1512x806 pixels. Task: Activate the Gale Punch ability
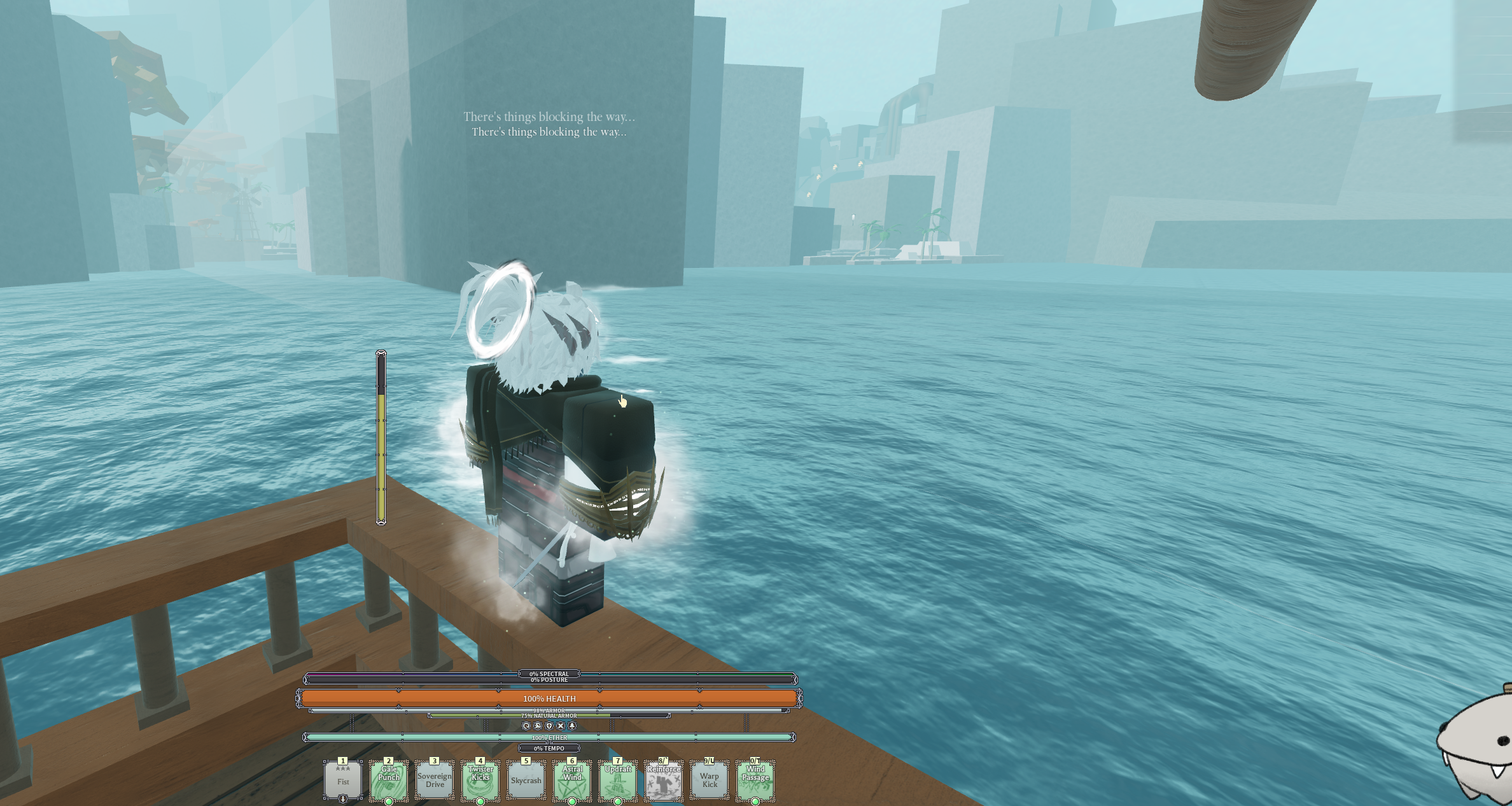point(389,780)
